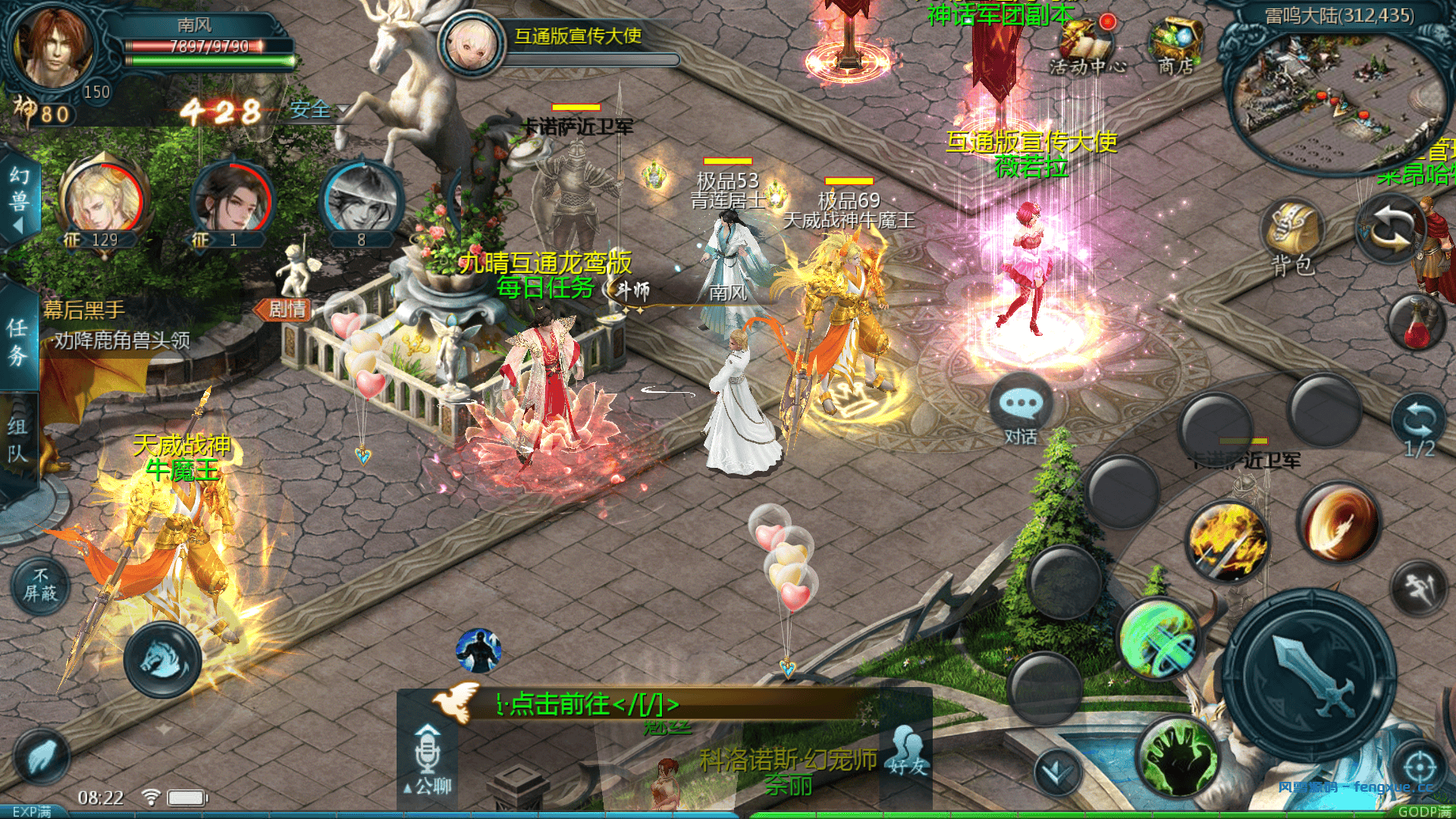Open the 活动中心 activity center
The image size is (1456, 819).
click(x=1088, y=45)
